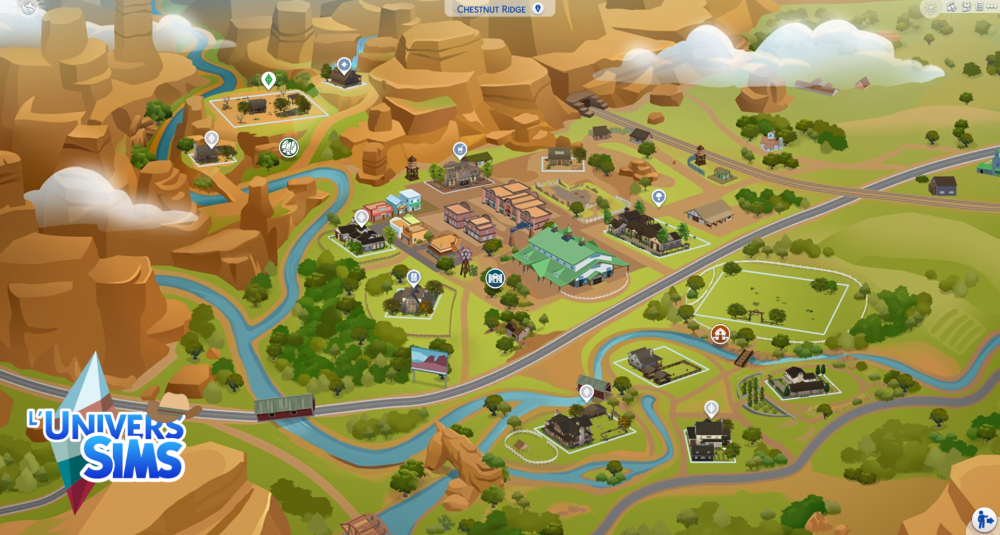The height and width of the screenshot is (535, 1000).
Task: Open the horseshoe neighborhood marker
Action: click(720, 333)
